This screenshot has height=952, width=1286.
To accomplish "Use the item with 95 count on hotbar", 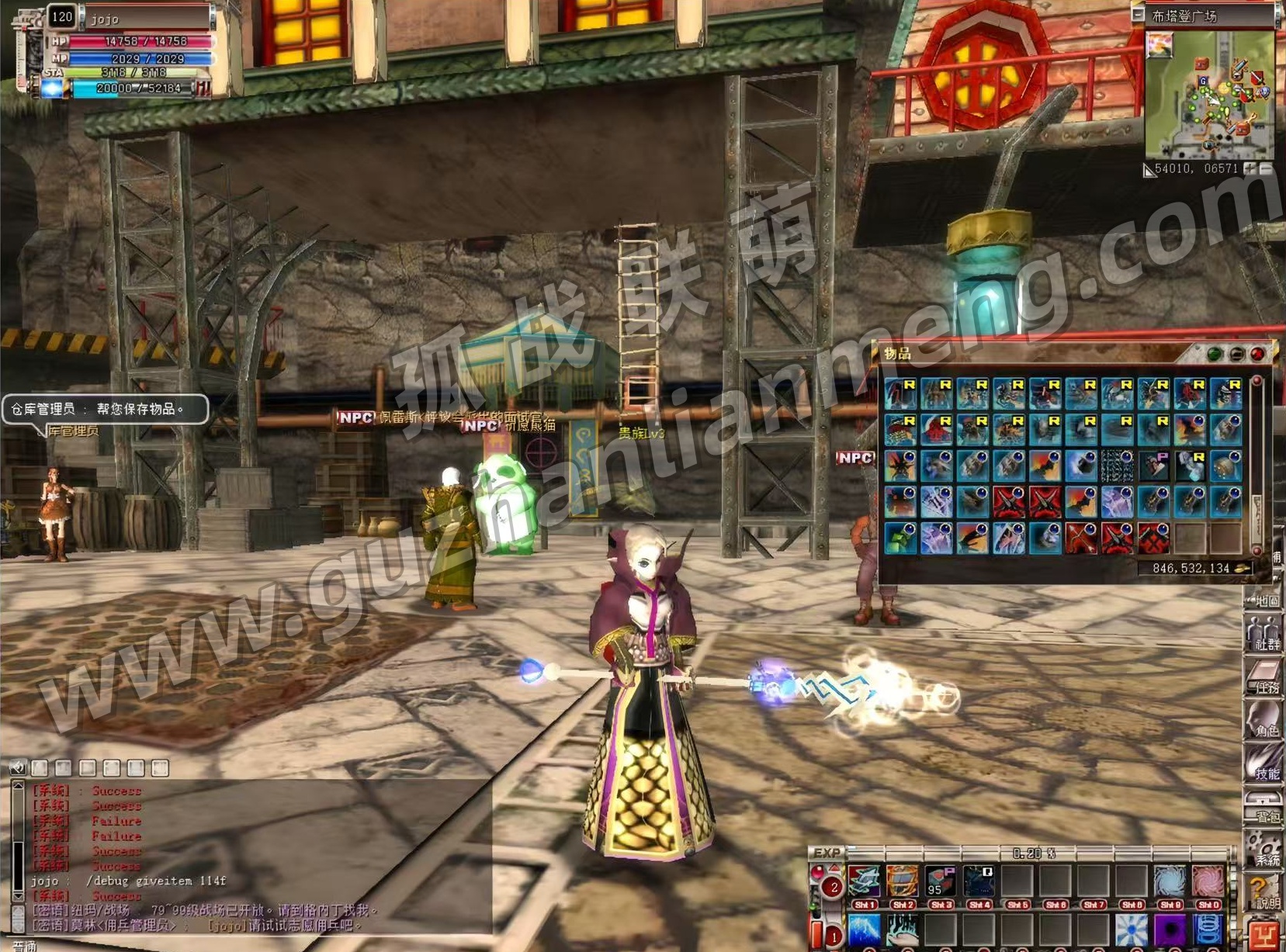I will coord(940,881).
